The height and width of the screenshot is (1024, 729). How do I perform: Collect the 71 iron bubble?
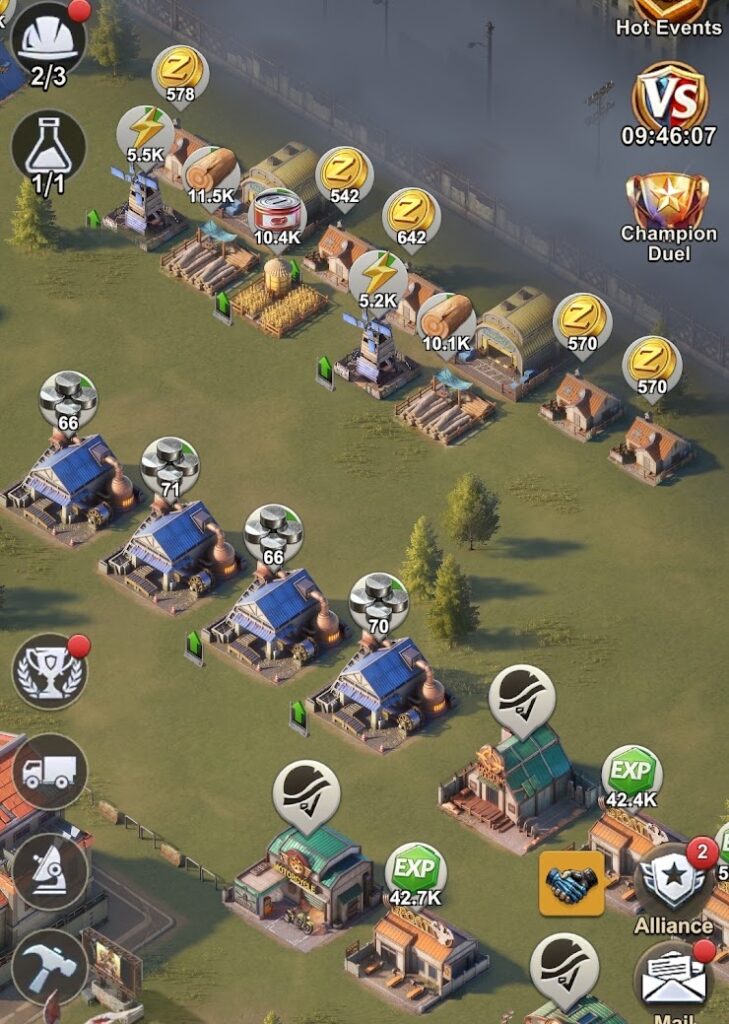[169, 466]
